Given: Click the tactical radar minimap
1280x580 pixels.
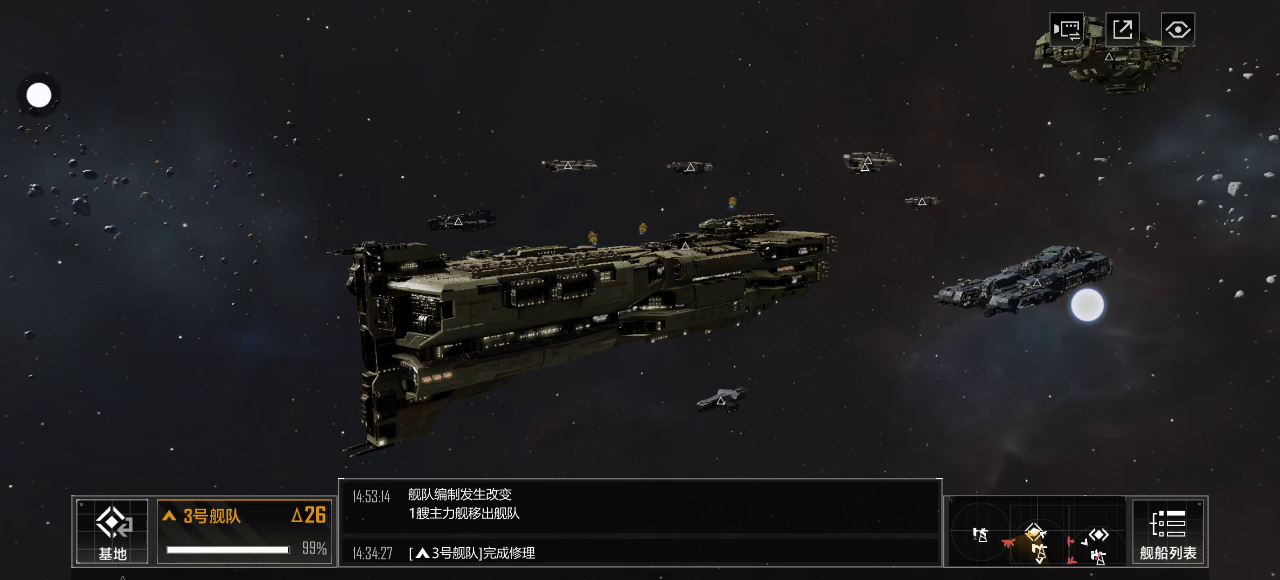Looking at the screenshot, I should (x=1036, y=532).
